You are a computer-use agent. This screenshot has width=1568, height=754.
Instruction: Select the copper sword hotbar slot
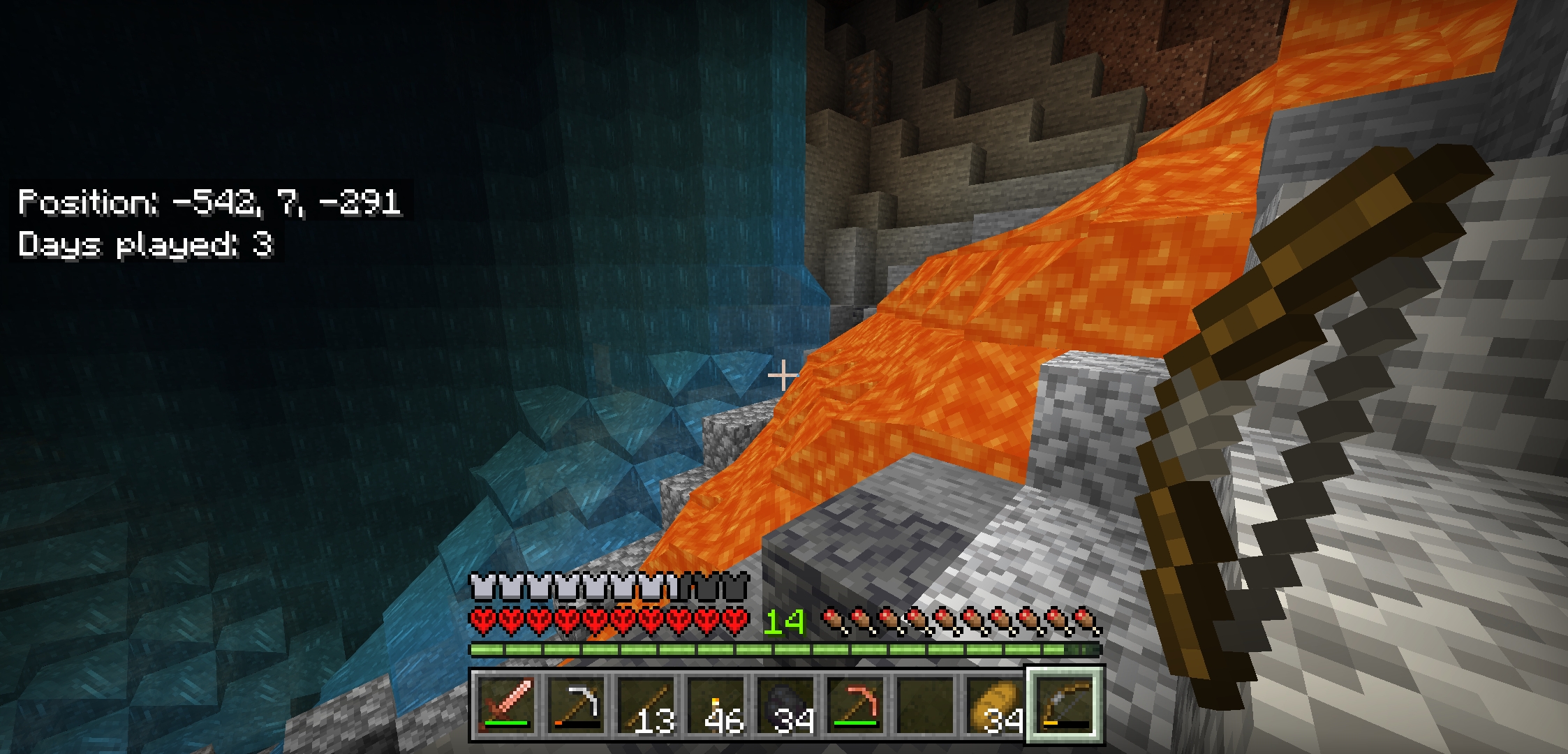506,705
